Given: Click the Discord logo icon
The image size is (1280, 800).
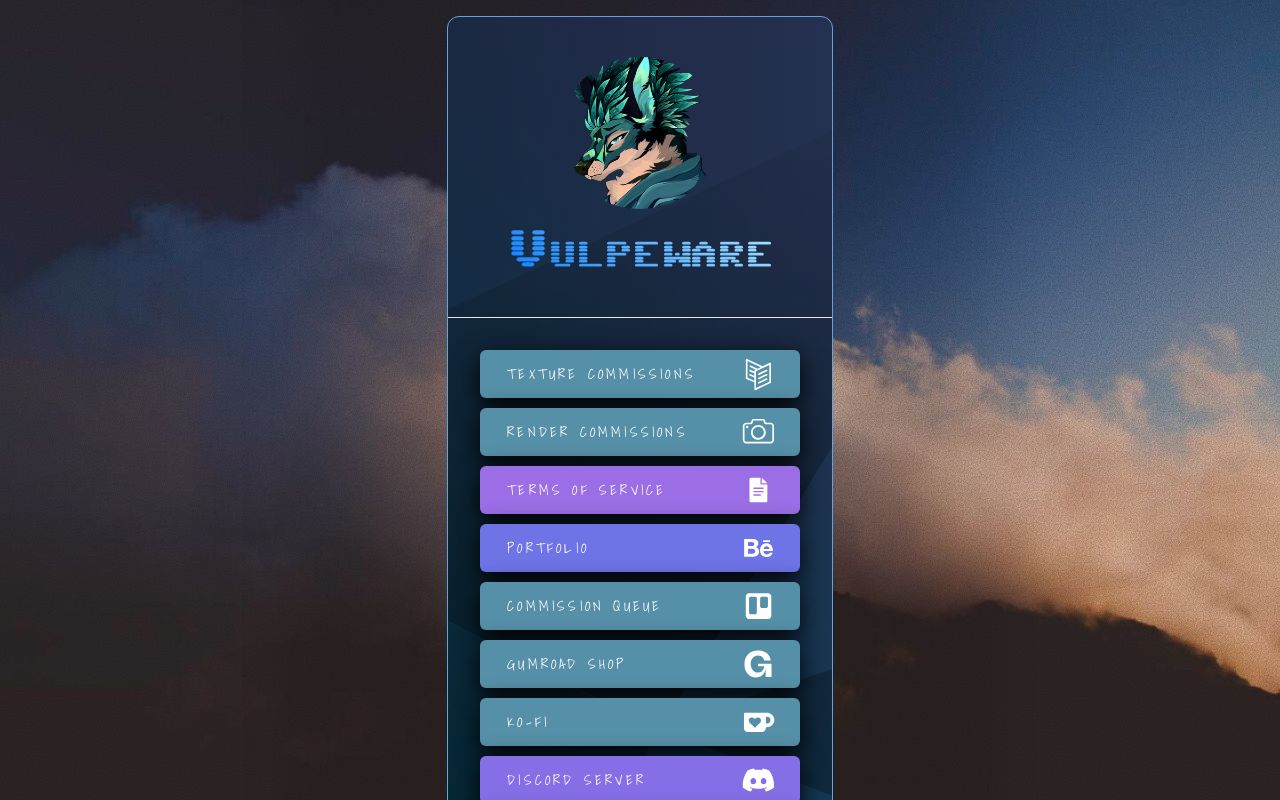Looking at the screenshot, I should [x=759, y=780].
